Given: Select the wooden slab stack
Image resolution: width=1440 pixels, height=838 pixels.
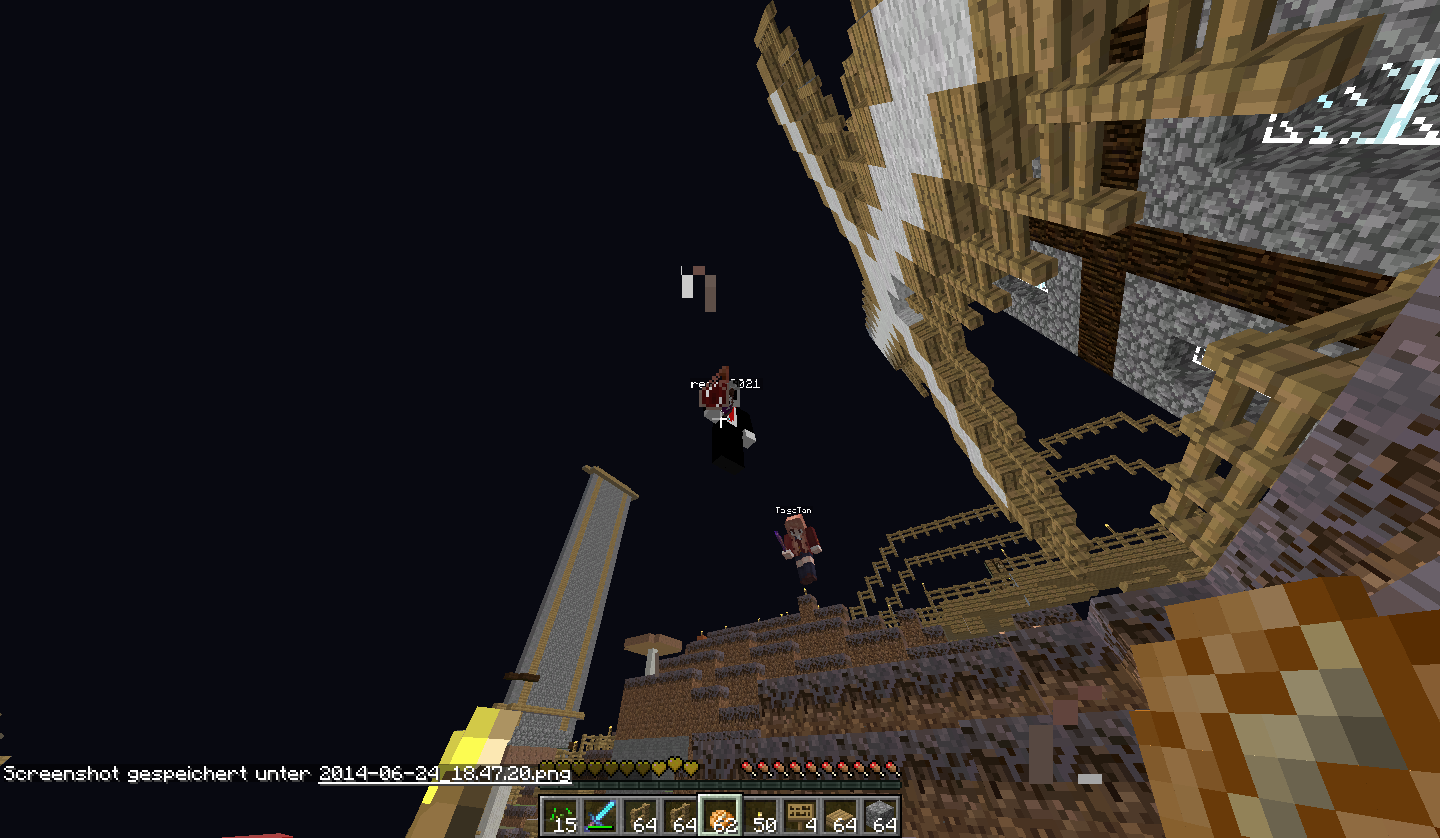Looking at the screenshot, I should [x=840, y=816].
